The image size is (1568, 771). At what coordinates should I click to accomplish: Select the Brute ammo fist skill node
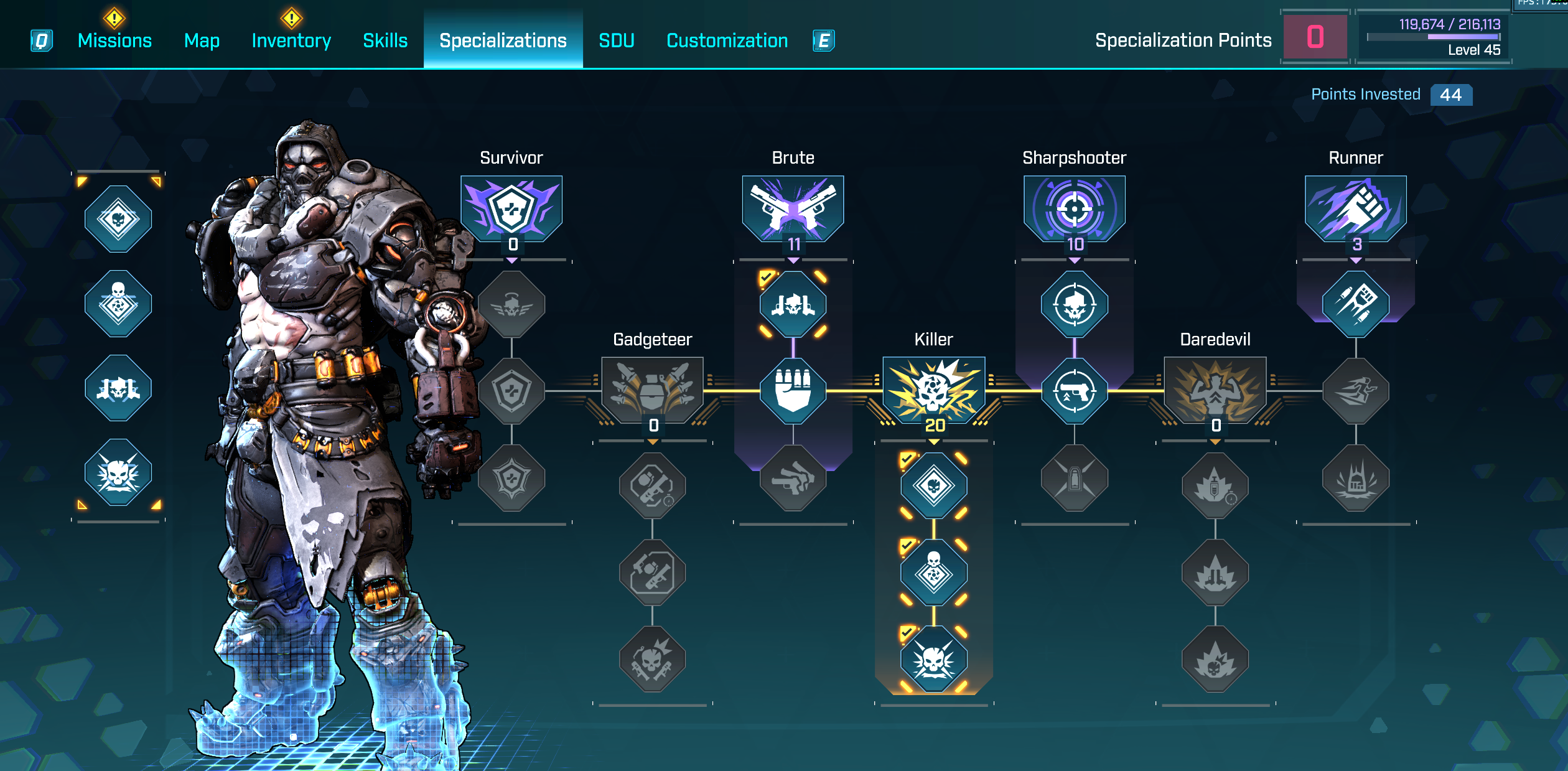[793, 391]
